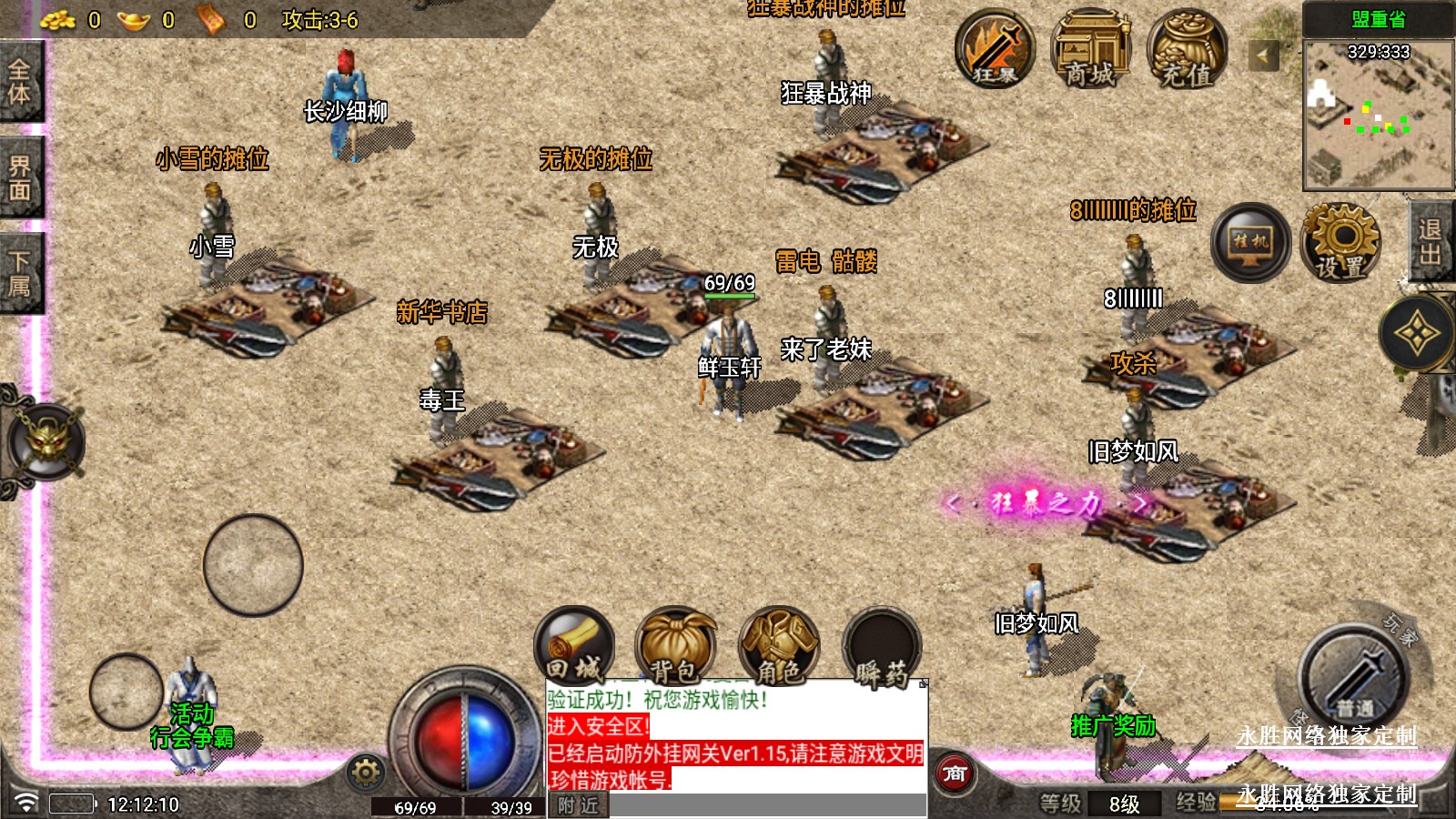Click the minimap

coord(1378,114)
